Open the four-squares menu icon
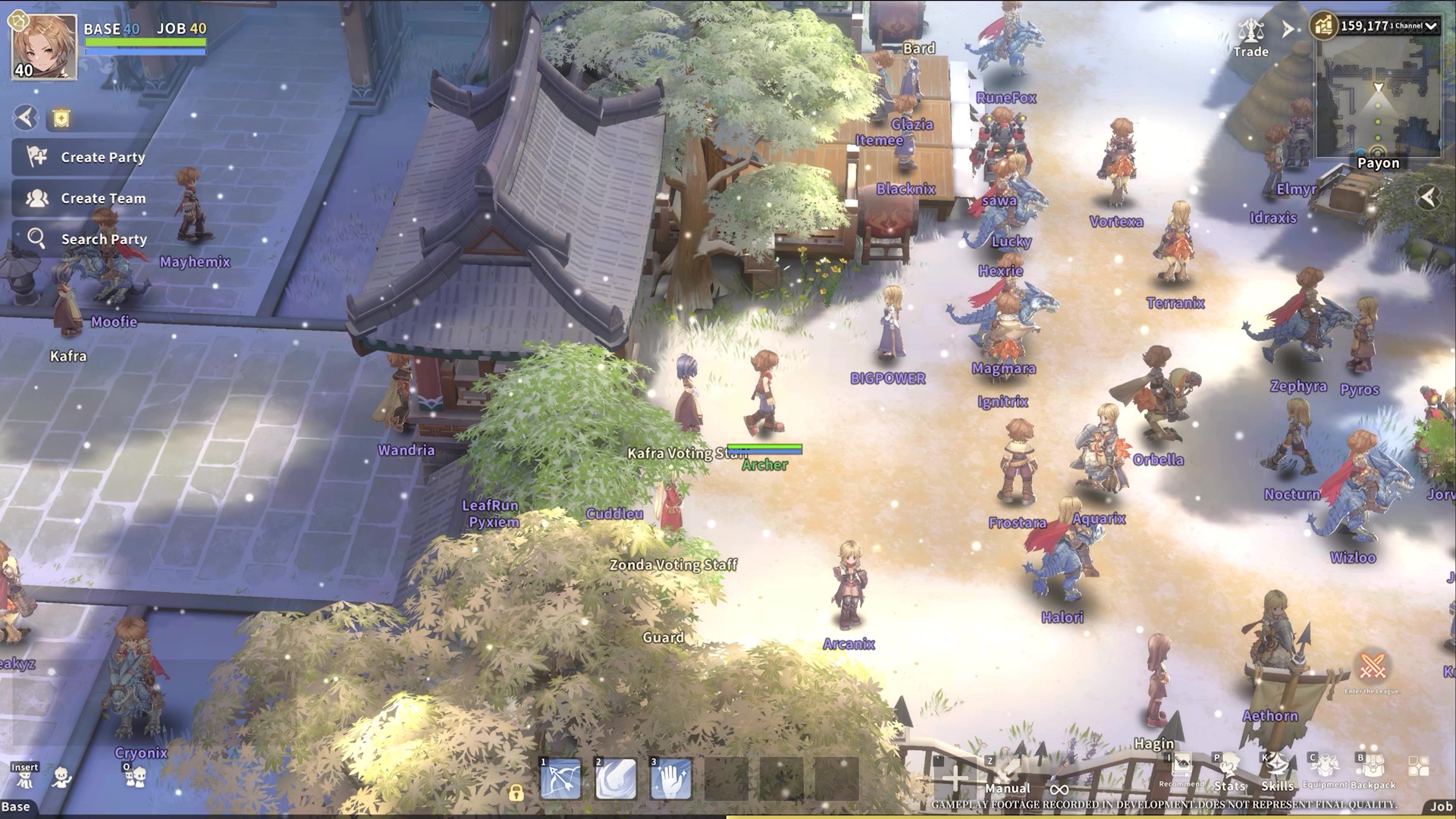The image size is (1456, 819). (1418, 766)
